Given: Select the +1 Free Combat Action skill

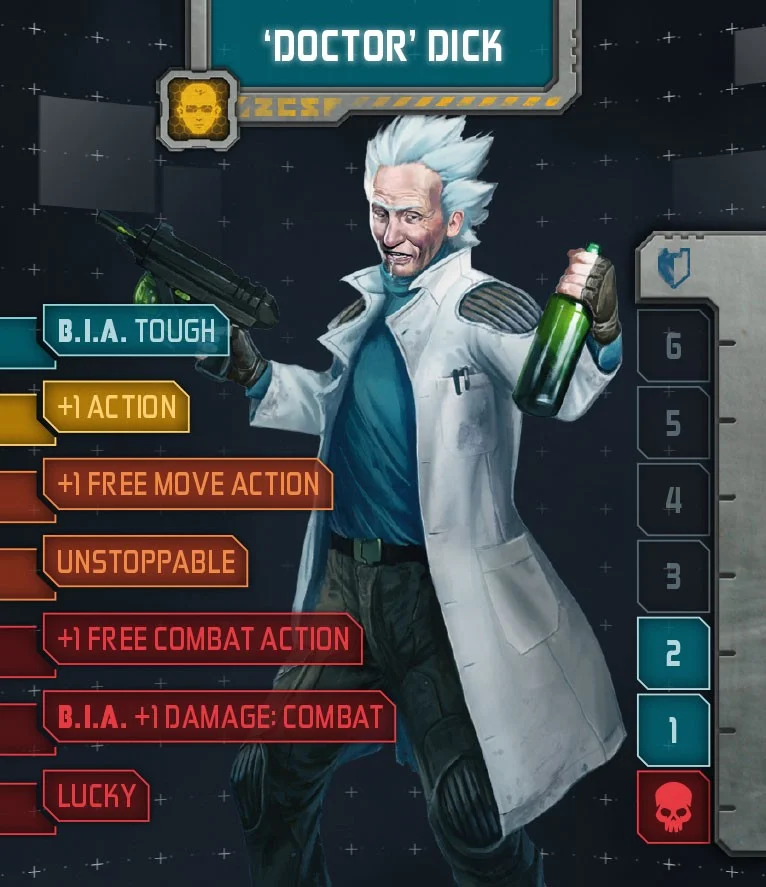Looking at the screenshot, I should (203, 639).
